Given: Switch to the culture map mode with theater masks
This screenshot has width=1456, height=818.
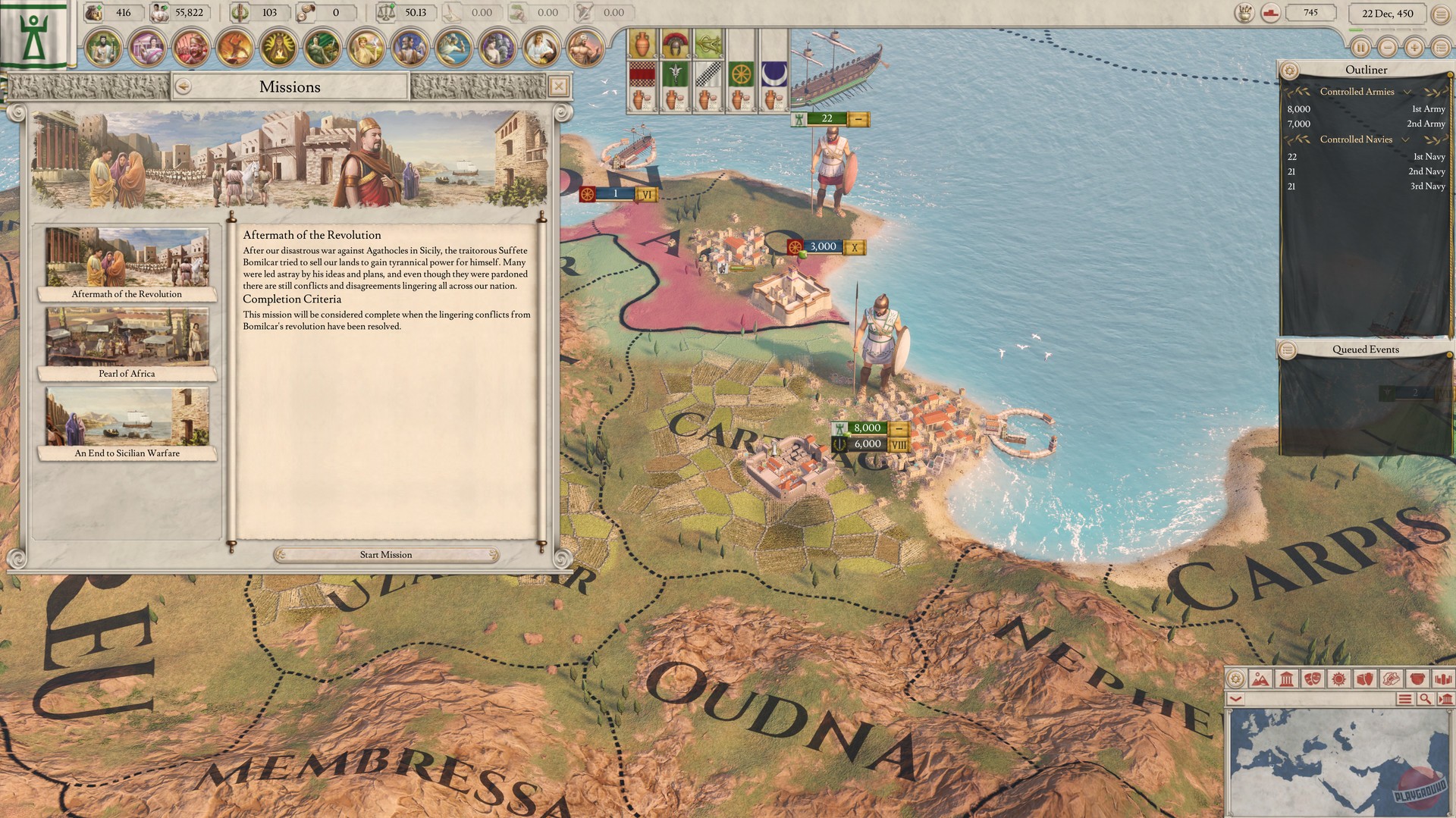Looking at the screenshot, I should [x=1313, y=680].
